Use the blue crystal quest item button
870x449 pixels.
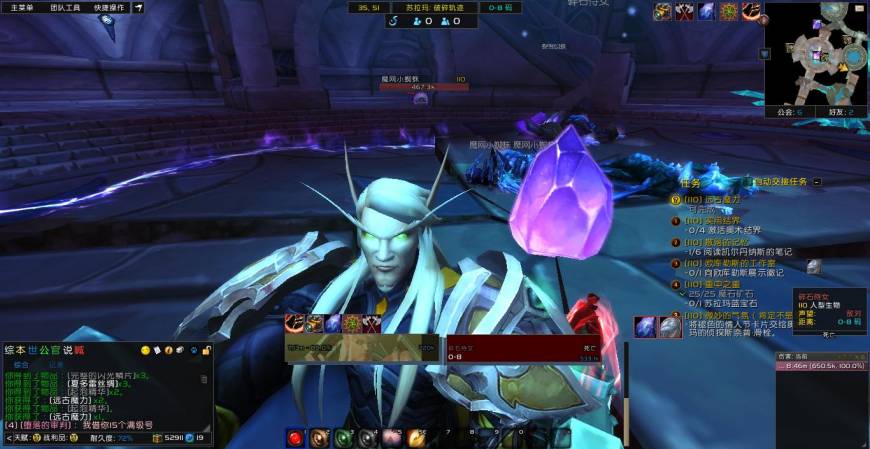(645, 326)
